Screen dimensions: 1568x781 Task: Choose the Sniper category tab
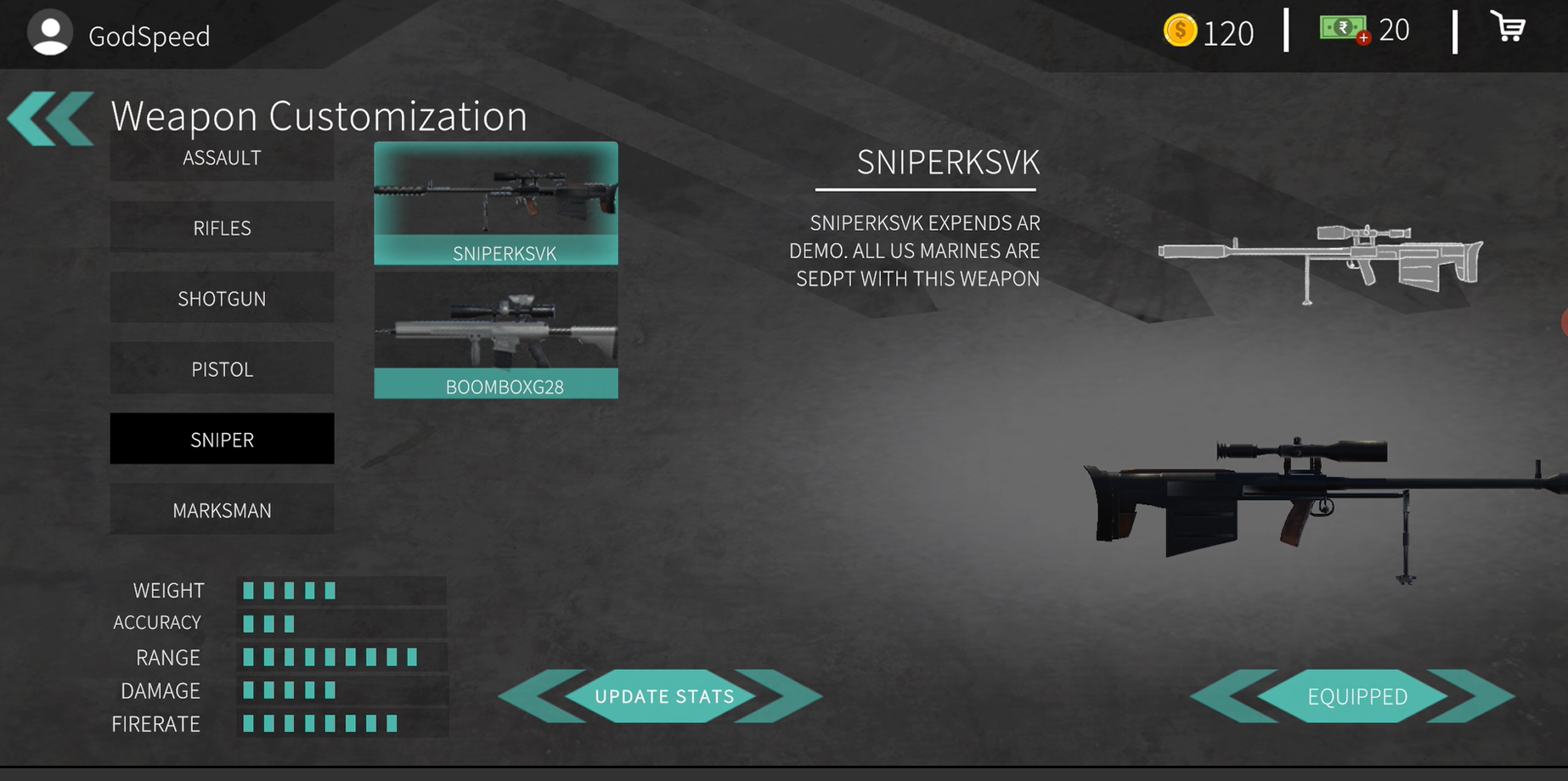pyautogui.click(x=222, y=439)
